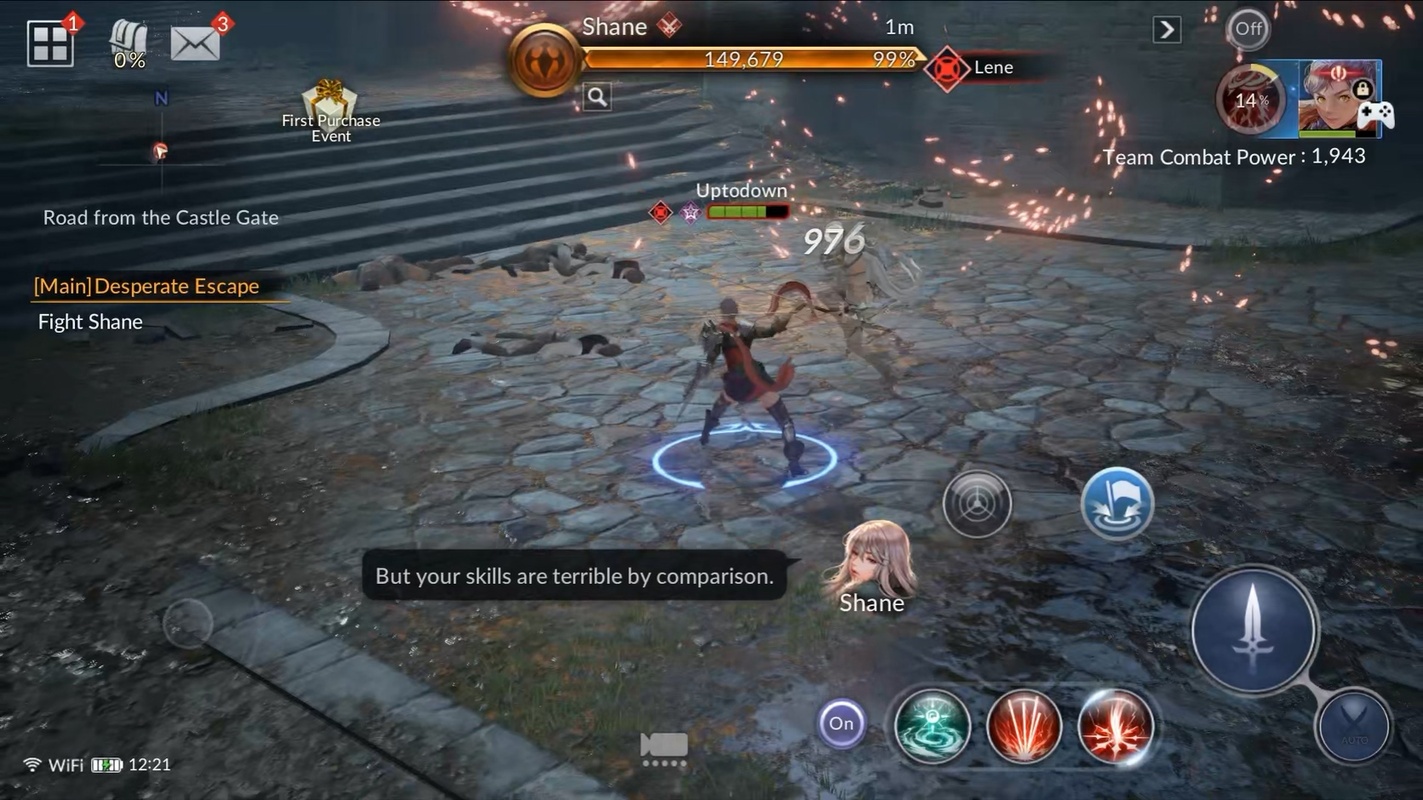Open the main grid menu
Image resolution: width=1423 pixels, height=800 pixels.
50,45
